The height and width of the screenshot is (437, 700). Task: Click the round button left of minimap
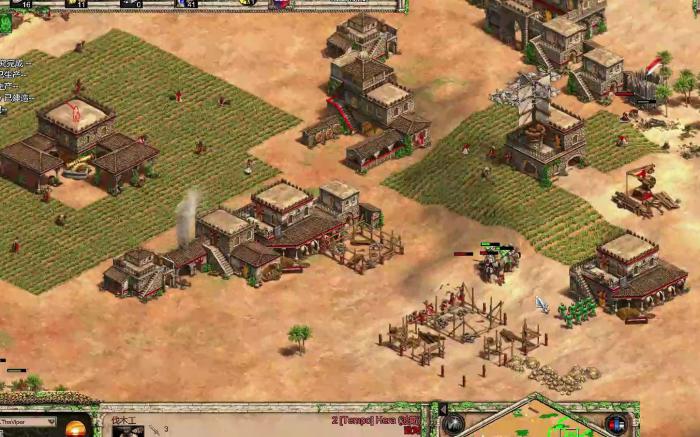pyautogui.click(x=453, y=424)
